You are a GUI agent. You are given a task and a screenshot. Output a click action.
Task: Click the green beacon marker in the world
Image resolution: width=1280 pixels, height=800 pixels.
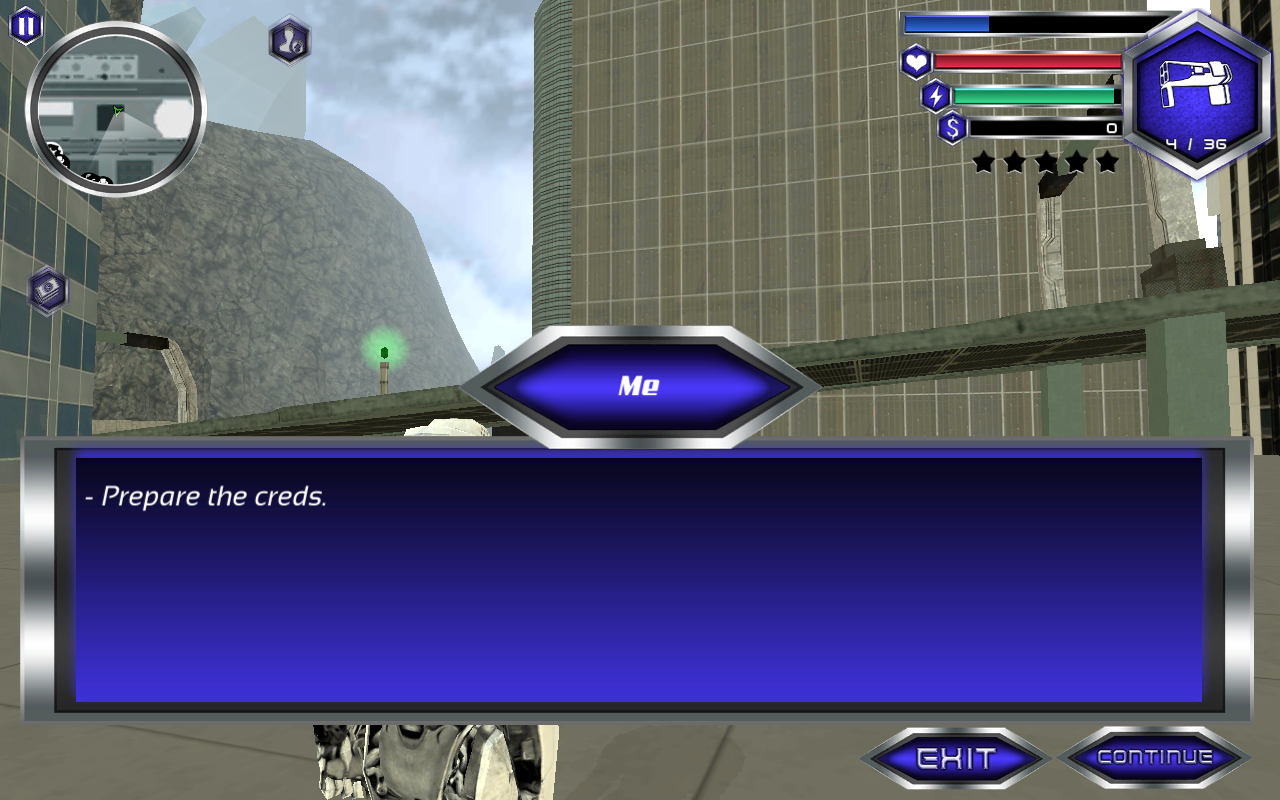(x=383, y=352)
